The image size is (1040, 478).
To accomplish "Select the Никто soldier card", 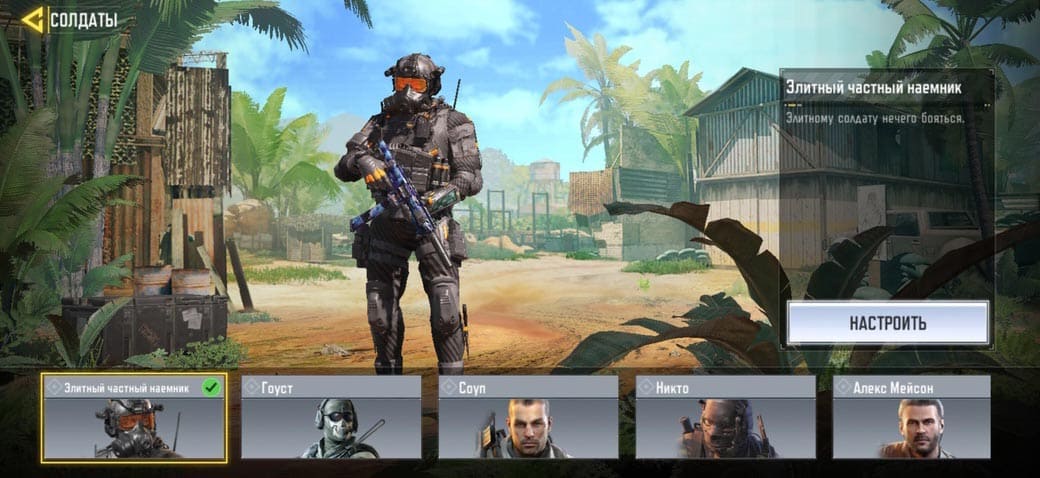I will click(x=725, y=418).
